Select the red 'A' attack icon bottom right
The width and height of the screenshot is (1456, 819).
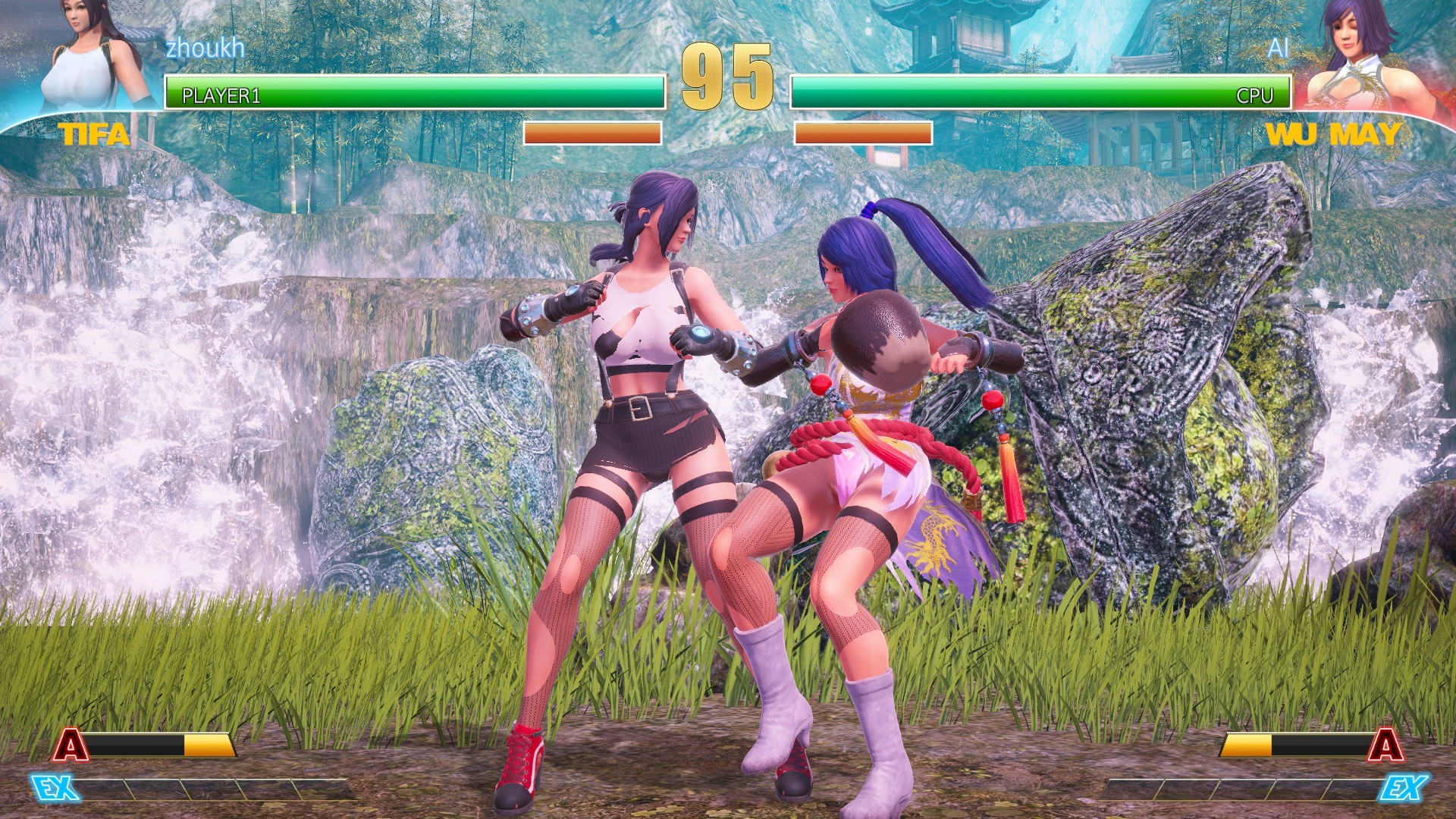1388,745
